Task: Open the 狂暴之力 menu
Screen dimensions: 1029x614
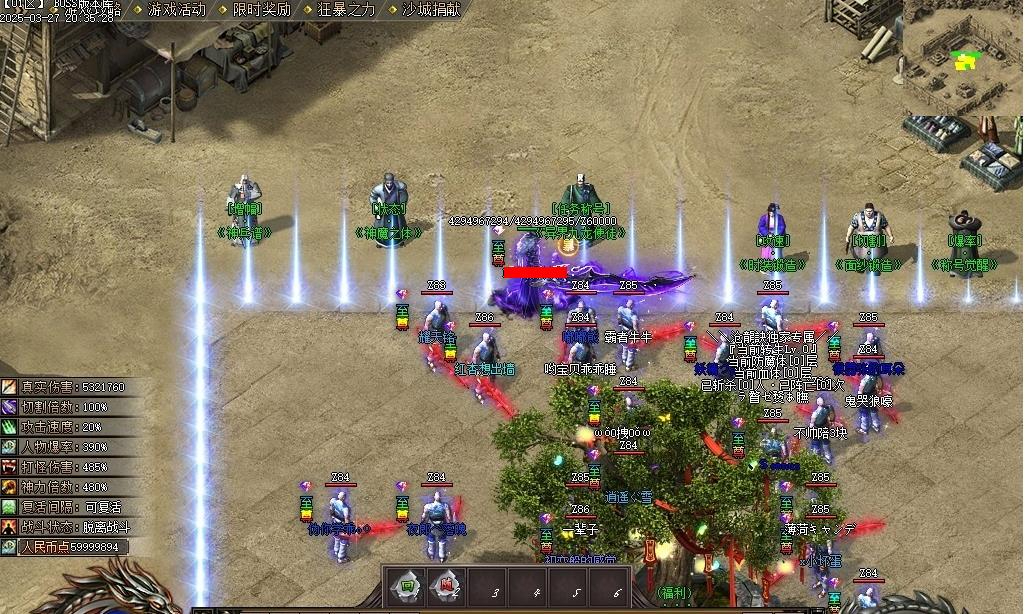Action: (x=346, y=10)
